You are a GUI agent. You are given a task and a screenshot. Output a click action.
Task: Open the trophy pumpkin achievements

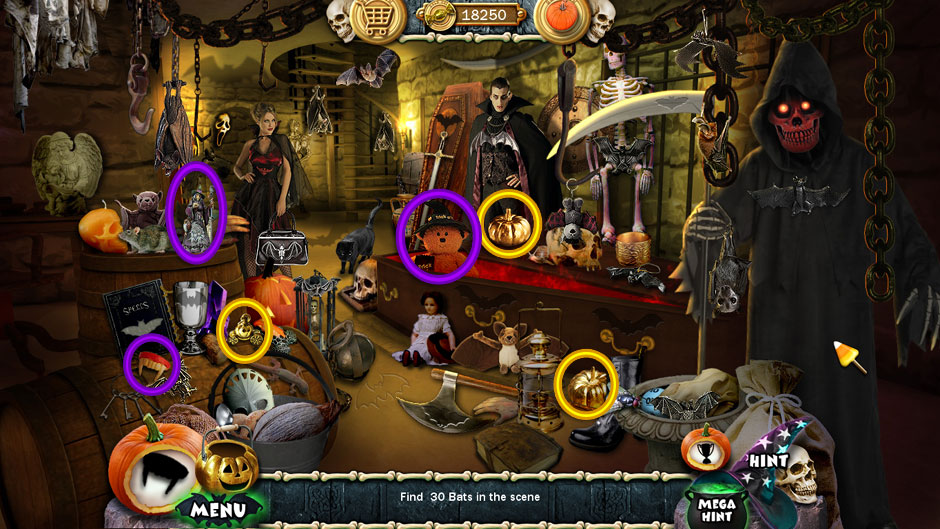(x=706, y=446)
